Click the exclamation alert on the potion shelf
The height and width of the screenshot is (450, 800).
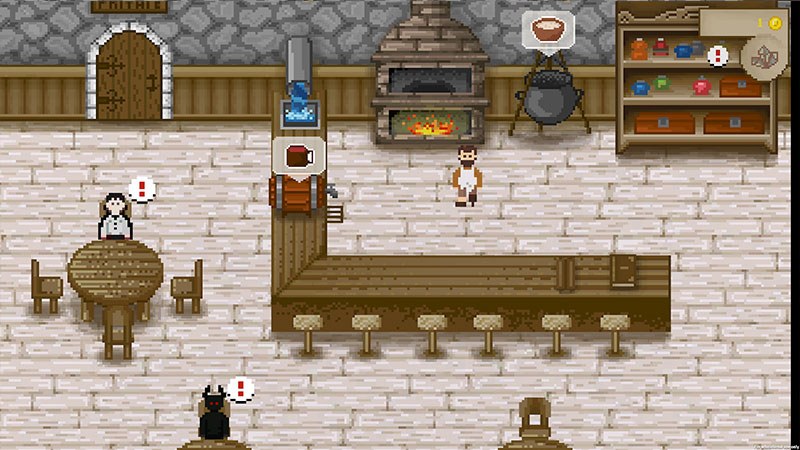pos(717,56)
